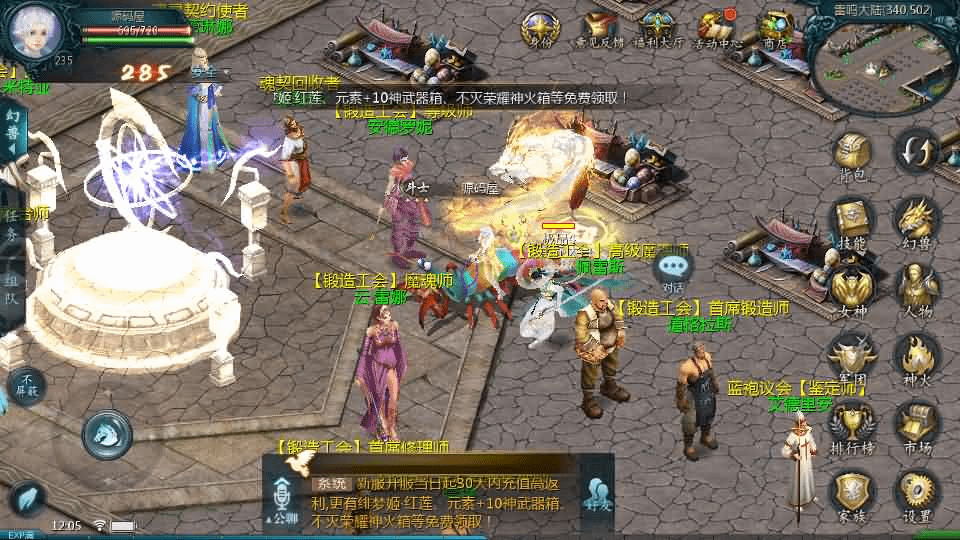Open the 市场 market chest
960x540 pixels.
pyautogui.click(x=916, y=425)
